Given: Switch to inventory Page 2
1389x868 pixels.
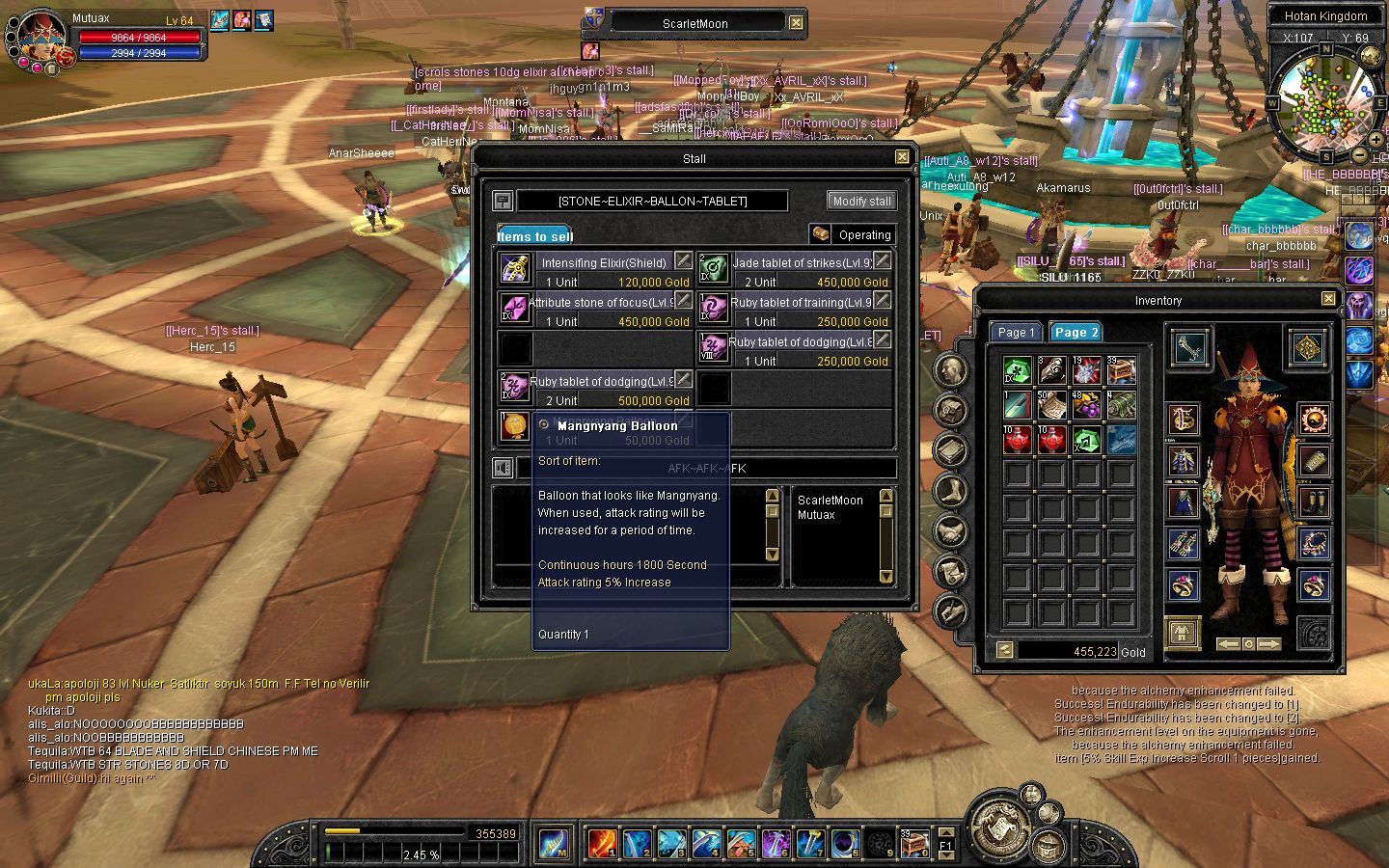Looking at the screenshot, I should coord(1076,333).
